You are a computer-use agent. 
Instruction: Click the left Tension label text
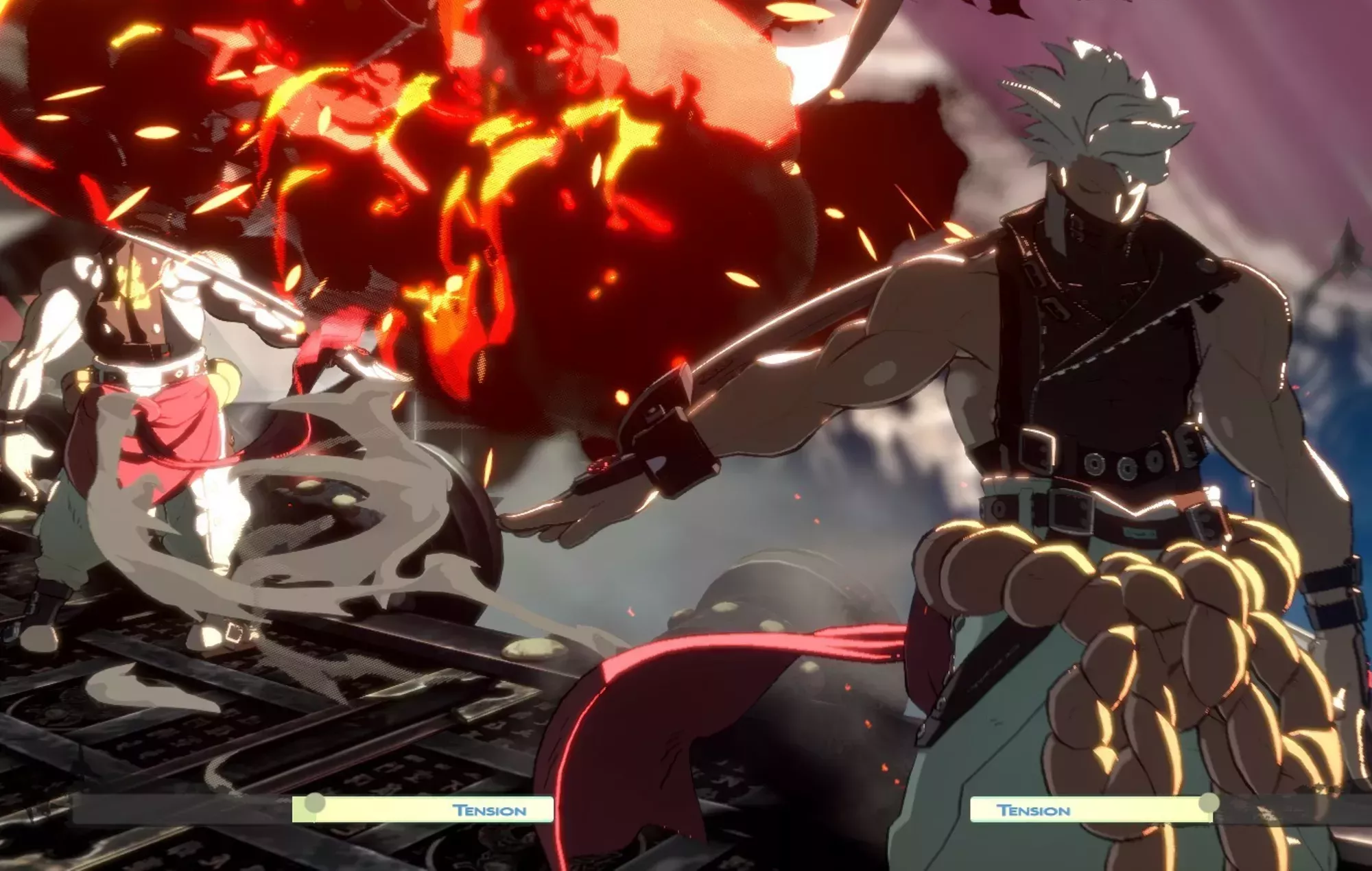488,811
